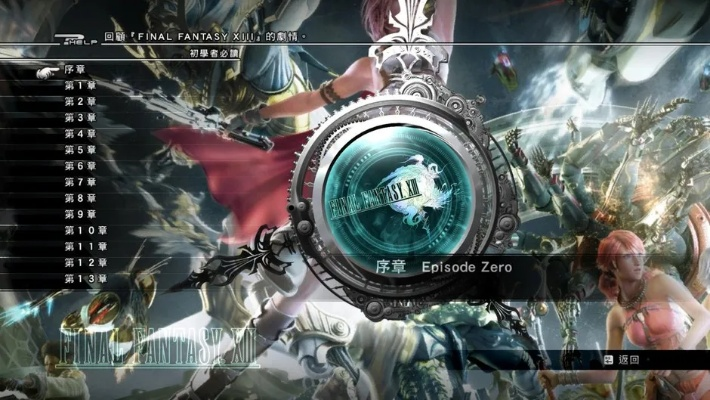Pick the 第4章 entry
710x400 pixels.
(79, 134)
